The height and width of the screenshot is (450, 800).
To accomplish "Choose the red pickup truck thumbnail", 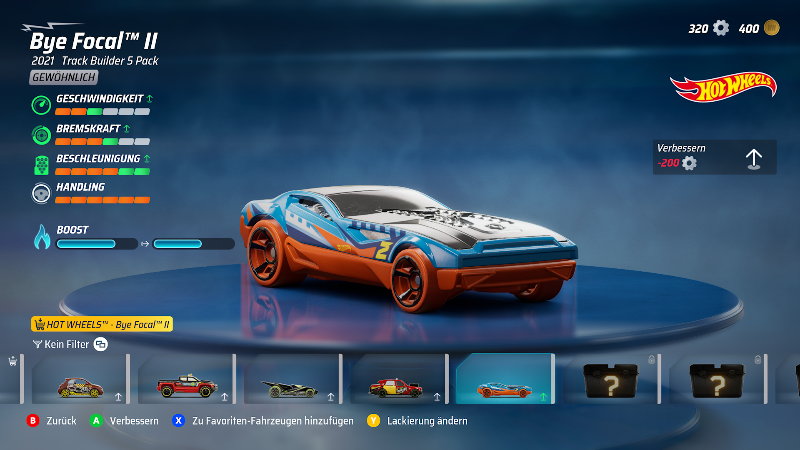I will [185, 381].
